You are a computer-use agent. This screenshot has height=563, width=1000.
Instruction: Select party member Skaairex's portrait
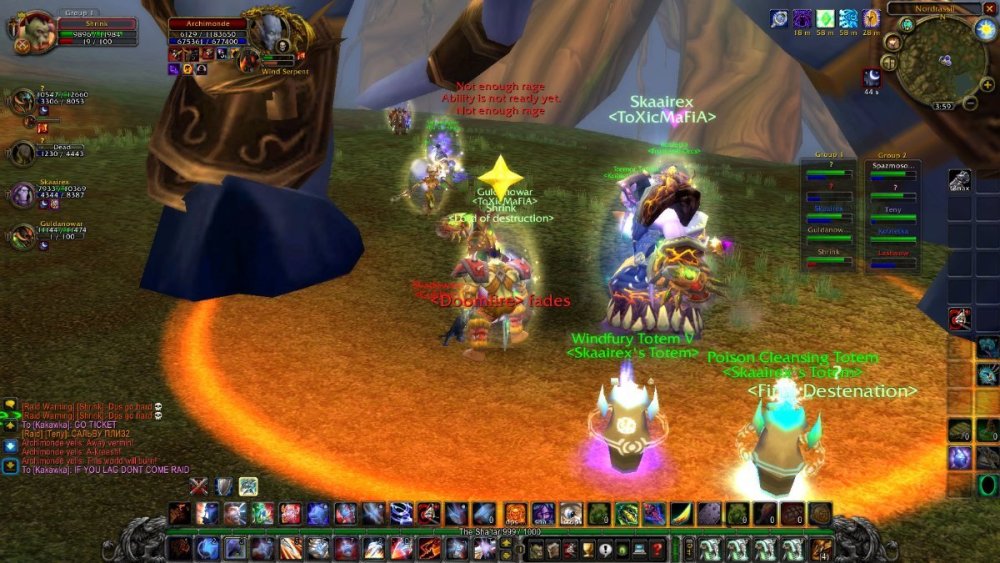pyautogui.click(x=22, y=195)
